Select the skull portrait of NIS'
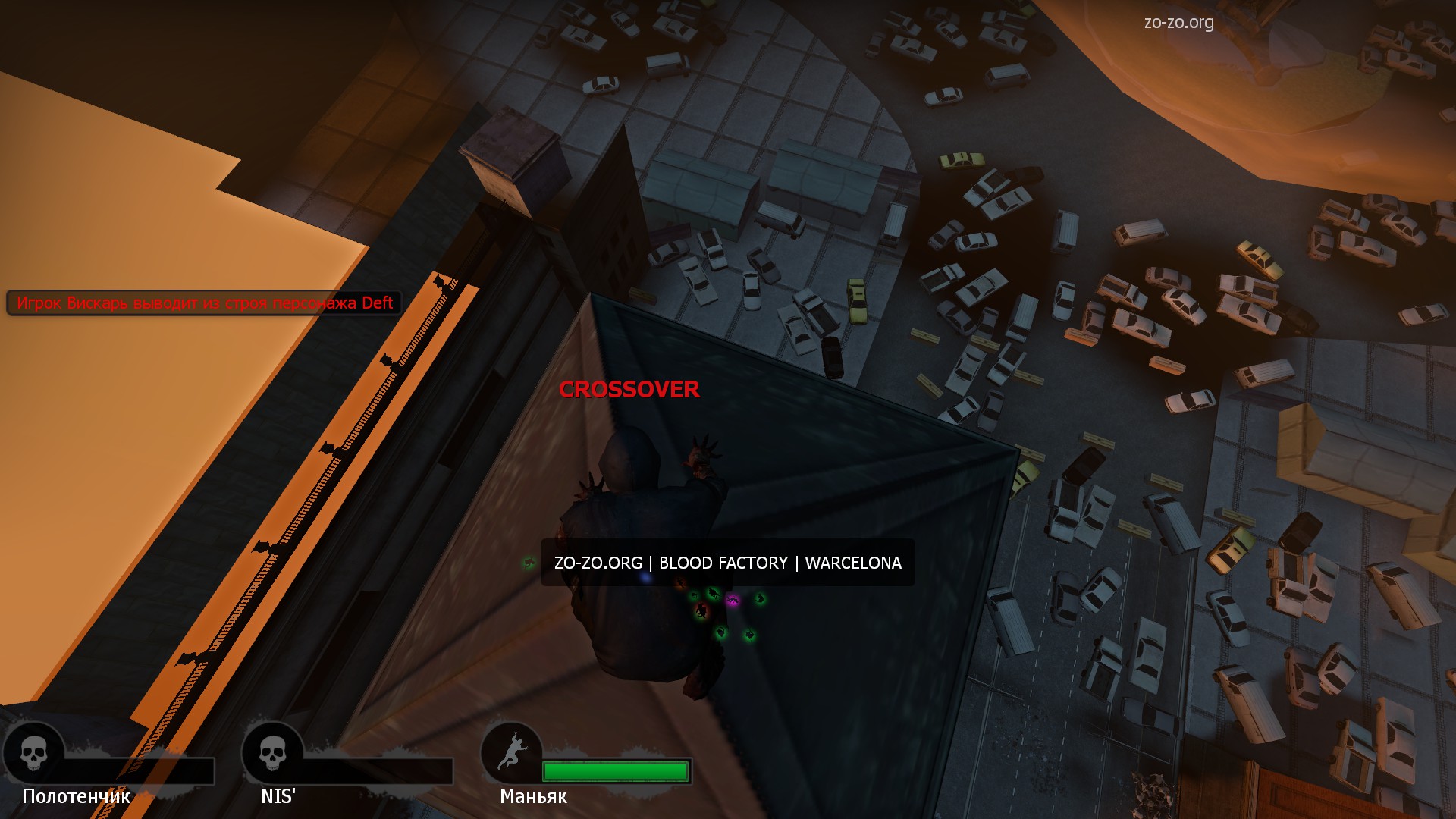 tap(272, 753)
